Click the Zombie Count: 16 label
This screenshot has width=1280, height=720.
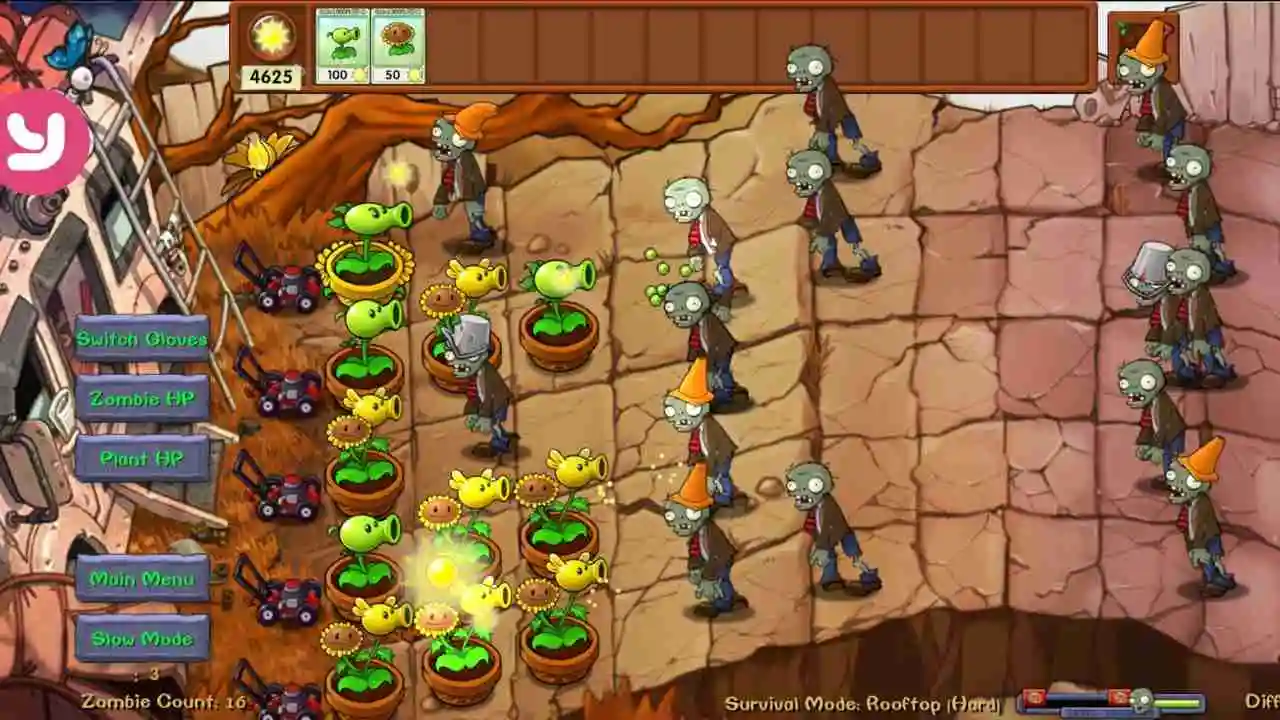pos(165,703)
